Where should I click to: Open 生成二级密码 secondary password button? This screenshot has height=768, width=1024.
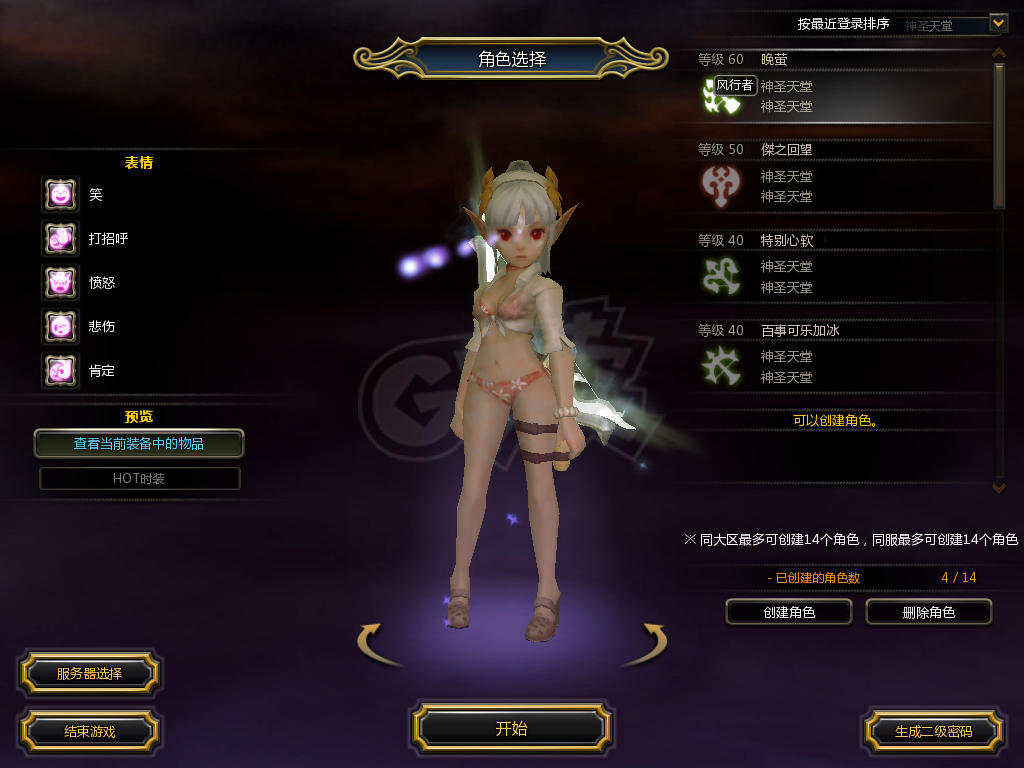933,731
